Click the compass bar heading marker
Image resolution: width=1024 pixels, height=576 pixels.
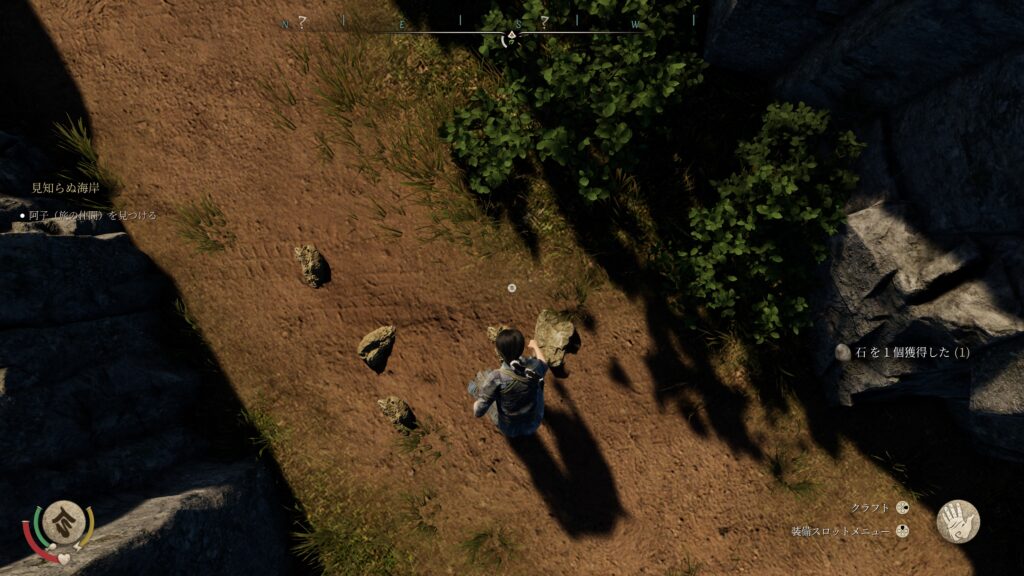(511, 38)
